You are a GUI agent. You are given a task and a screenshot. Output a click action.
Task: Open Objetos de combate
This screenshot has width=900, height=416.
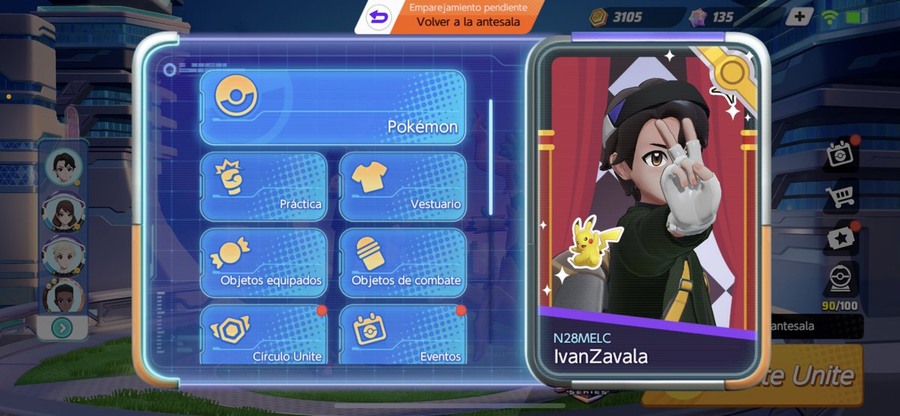point(402,263)
